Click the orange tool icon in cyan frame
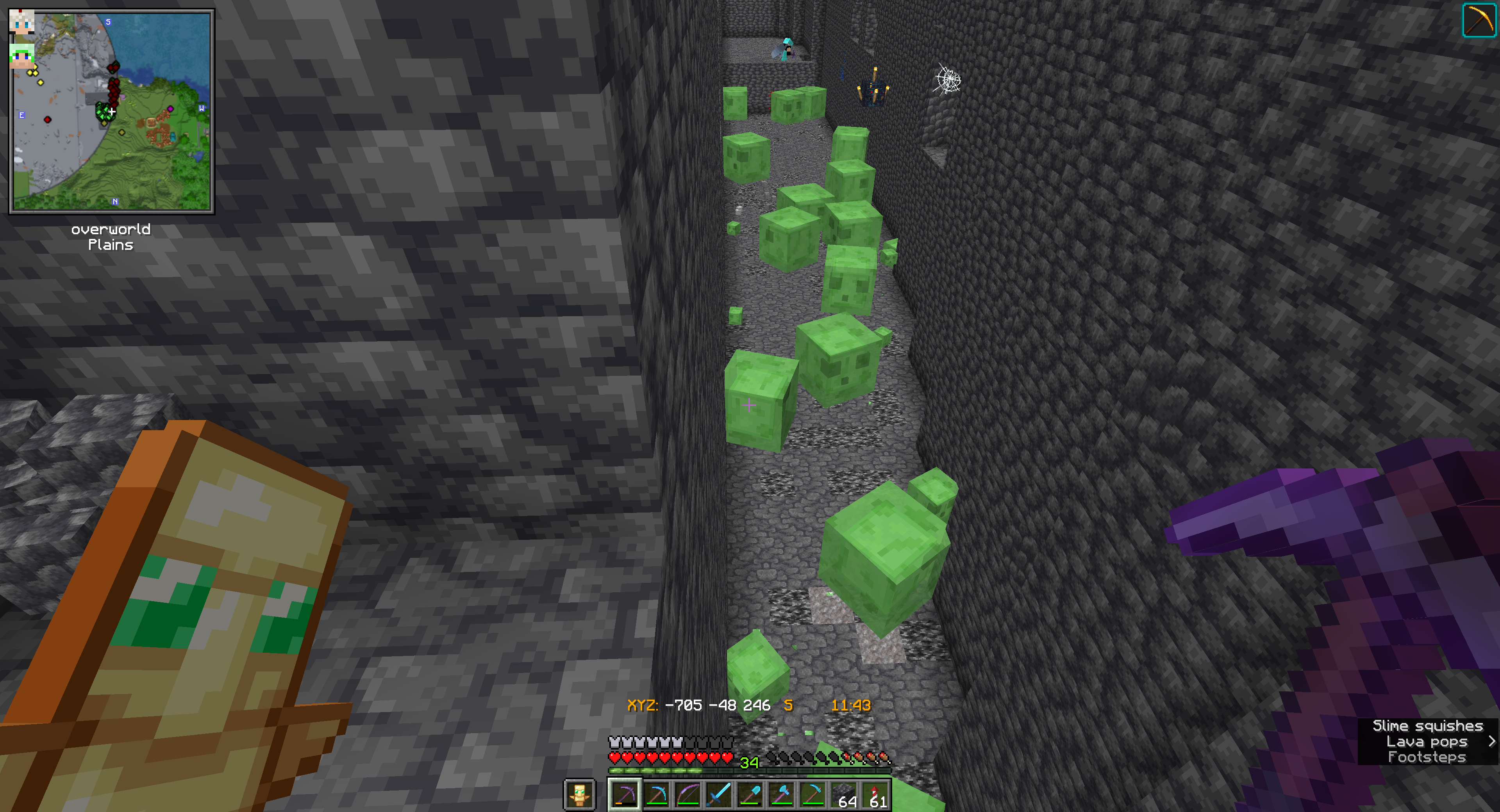 [1479, 20]
